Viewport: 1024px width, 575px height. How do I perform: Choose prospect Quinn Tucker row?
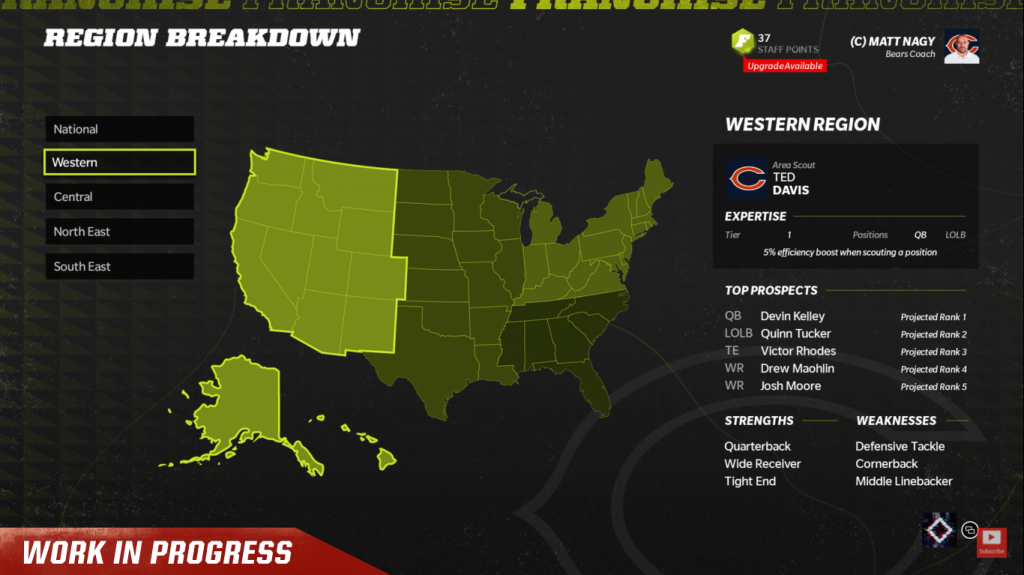[845, 334]
